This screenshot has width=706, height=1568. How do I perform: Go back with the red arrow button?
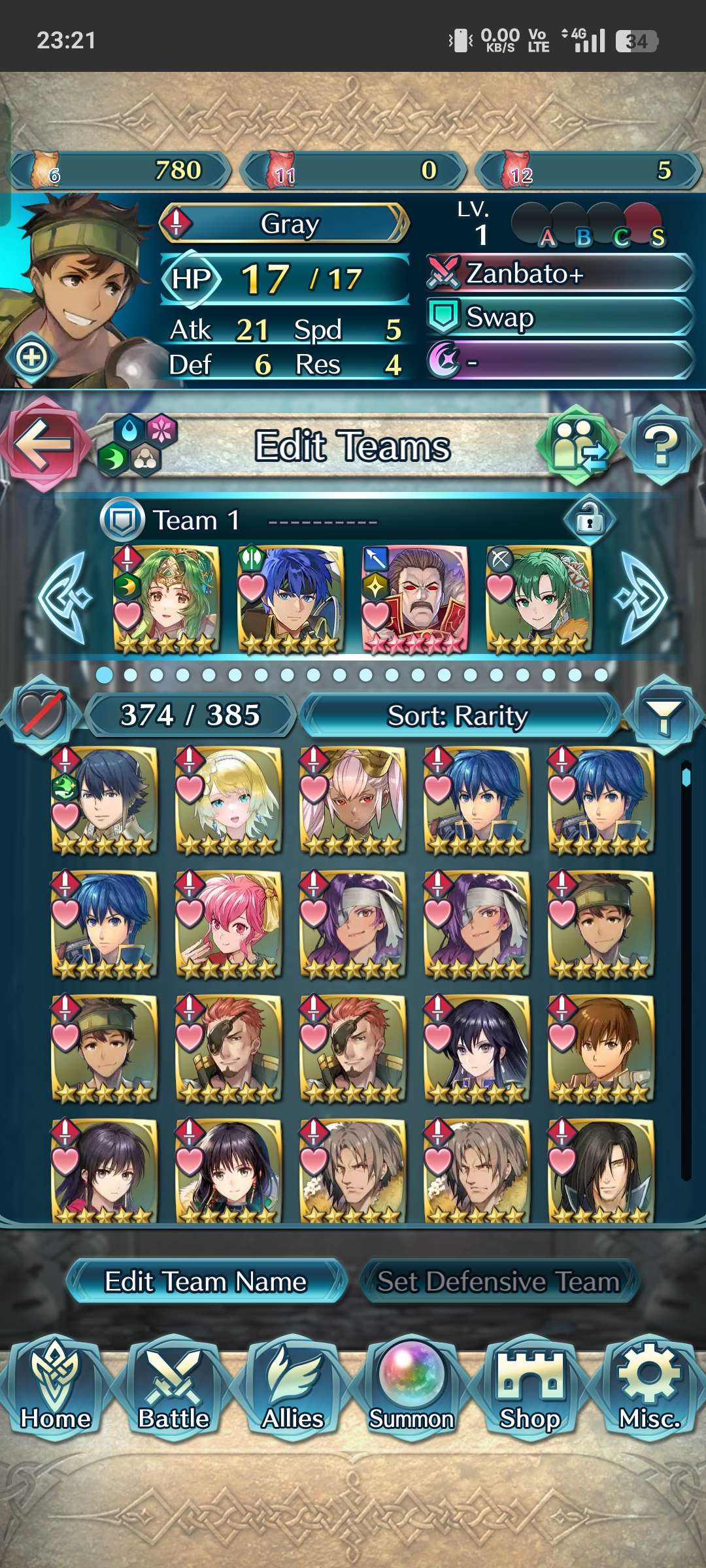(43, 444)
